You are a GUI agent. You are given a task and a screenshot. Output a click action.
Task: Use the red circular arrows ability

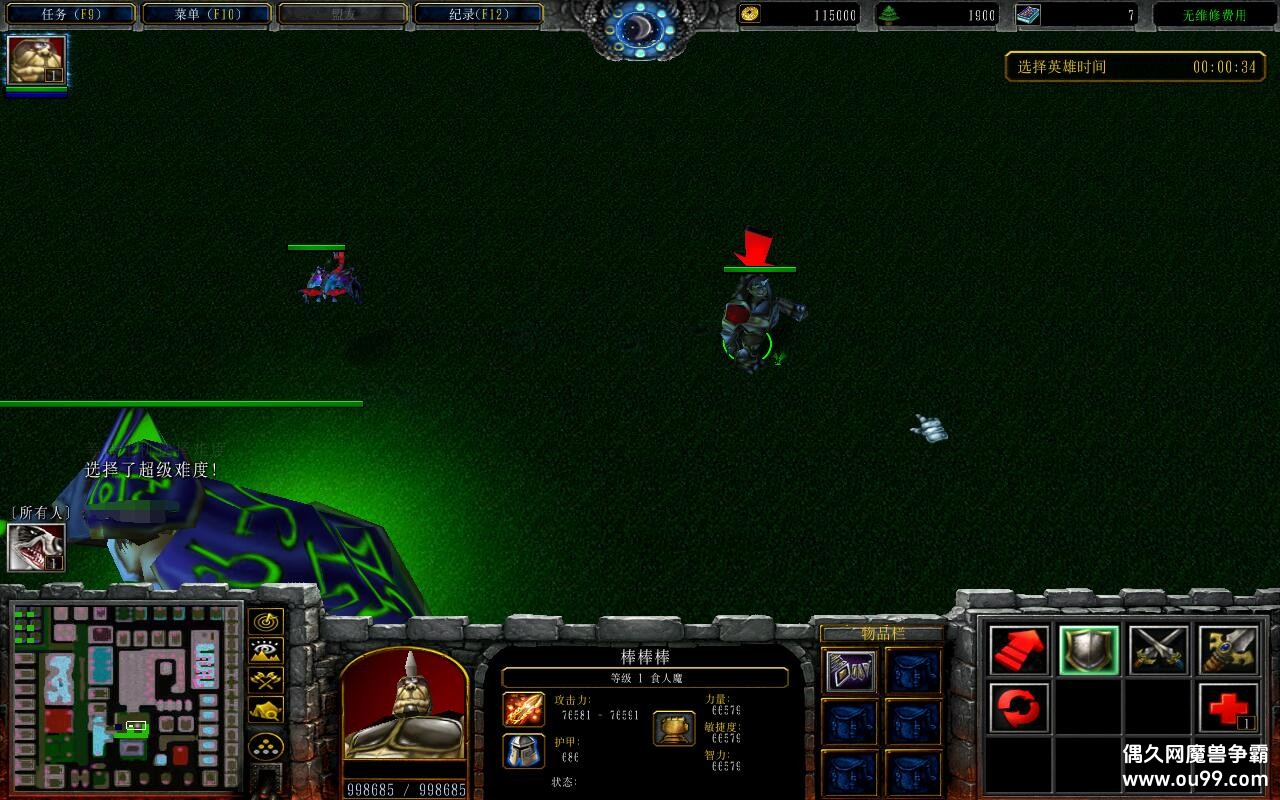coord(1020,708)
